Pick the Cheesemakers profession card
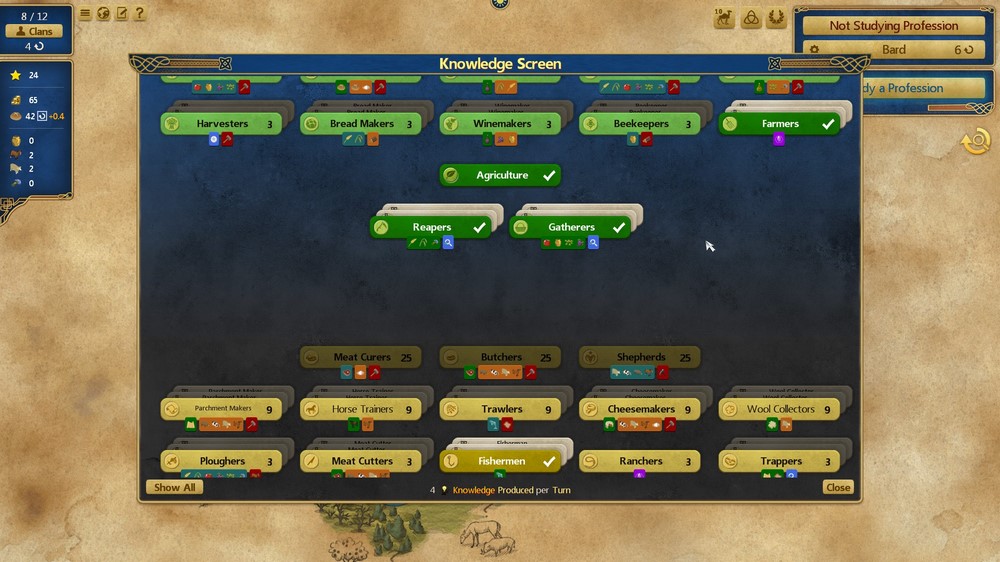Screen dimensions: 1000x562 [x=641, y=410]
